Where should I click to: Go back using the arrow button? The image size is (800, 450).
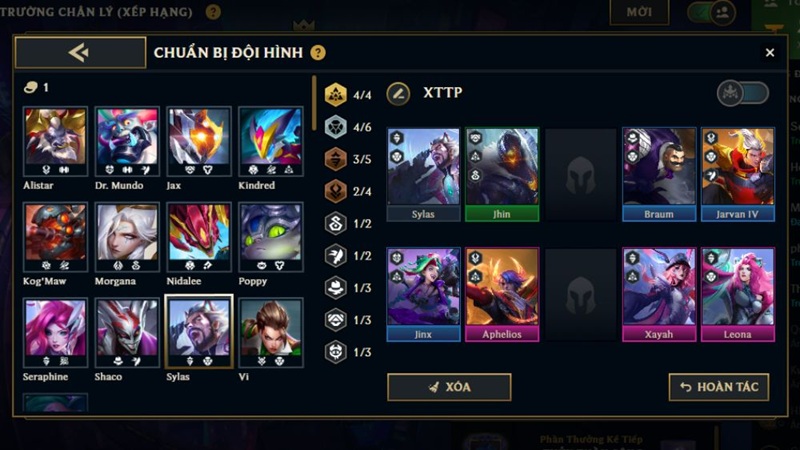pos(80,53)
